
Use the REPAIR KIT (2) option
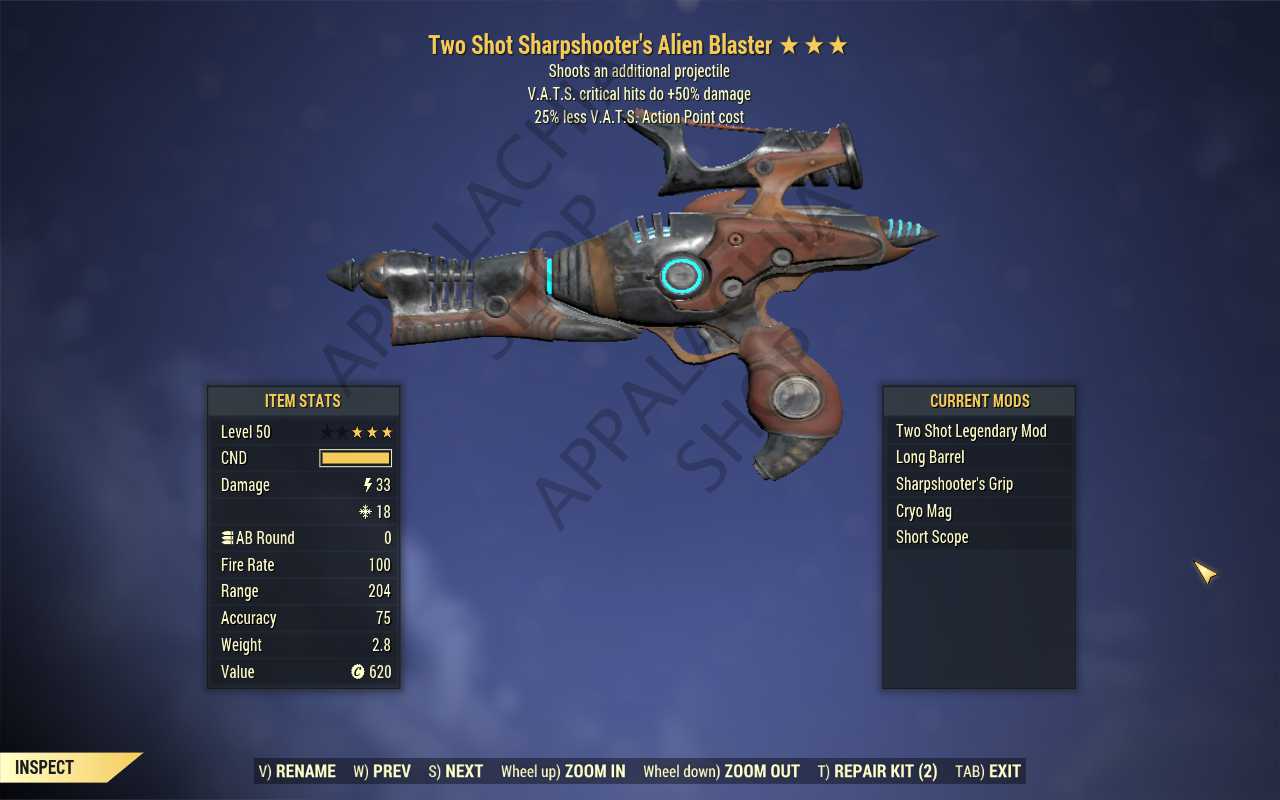(x=877, y=771)
